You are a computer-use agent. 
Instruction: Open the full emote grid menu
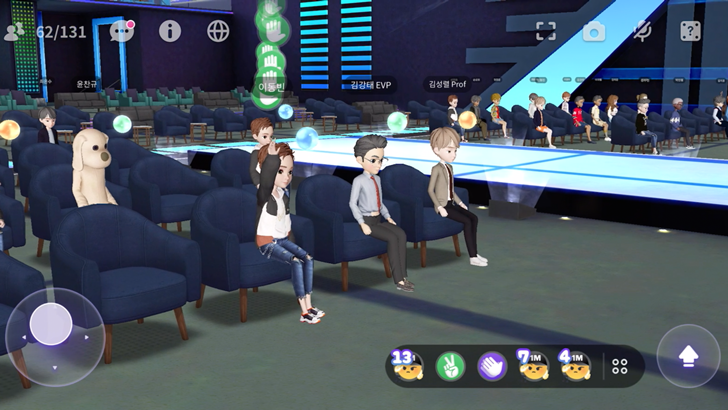(x=620, y=366)
